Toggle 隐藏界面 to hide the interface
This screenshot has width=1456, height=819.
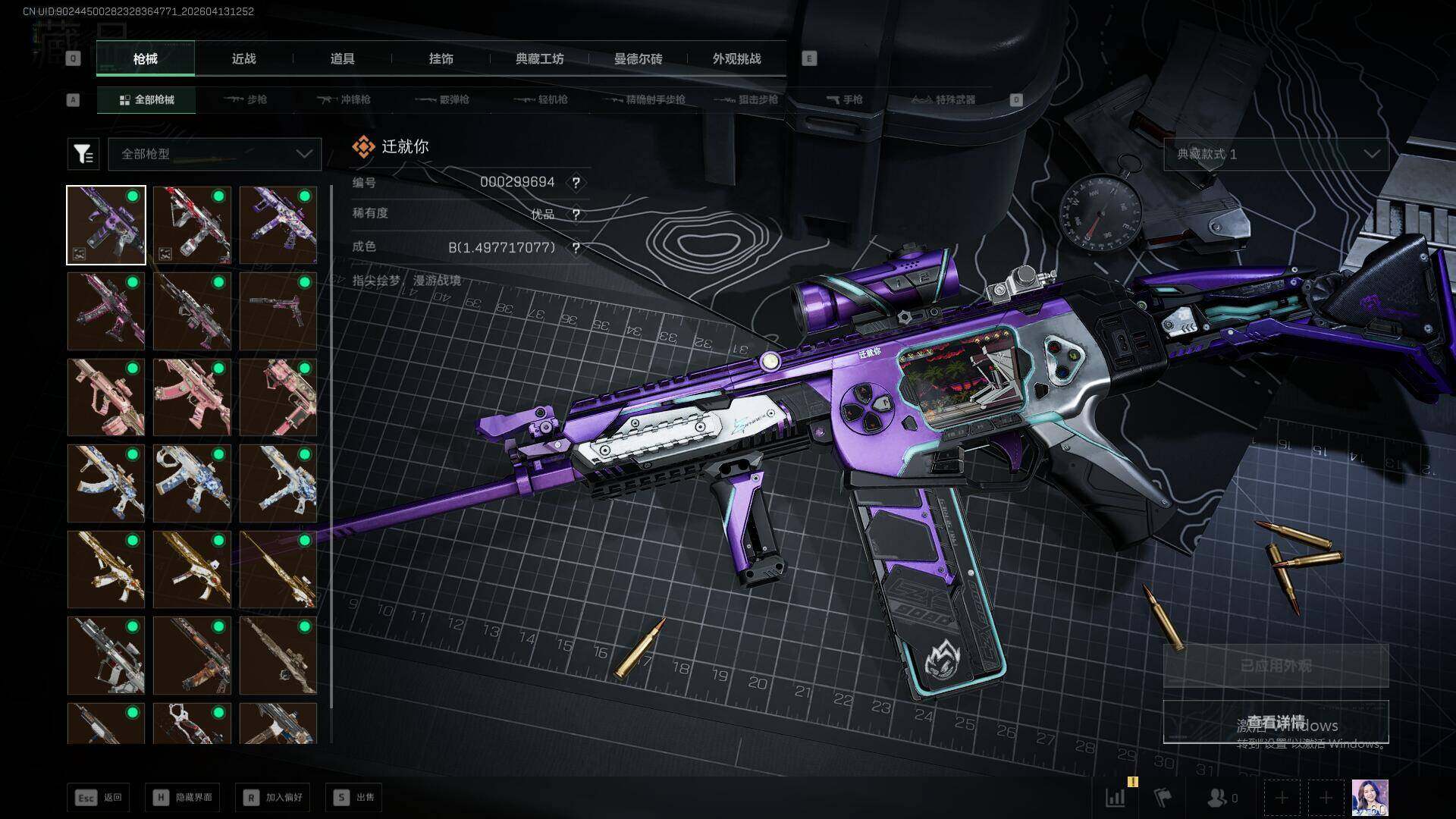182,797
